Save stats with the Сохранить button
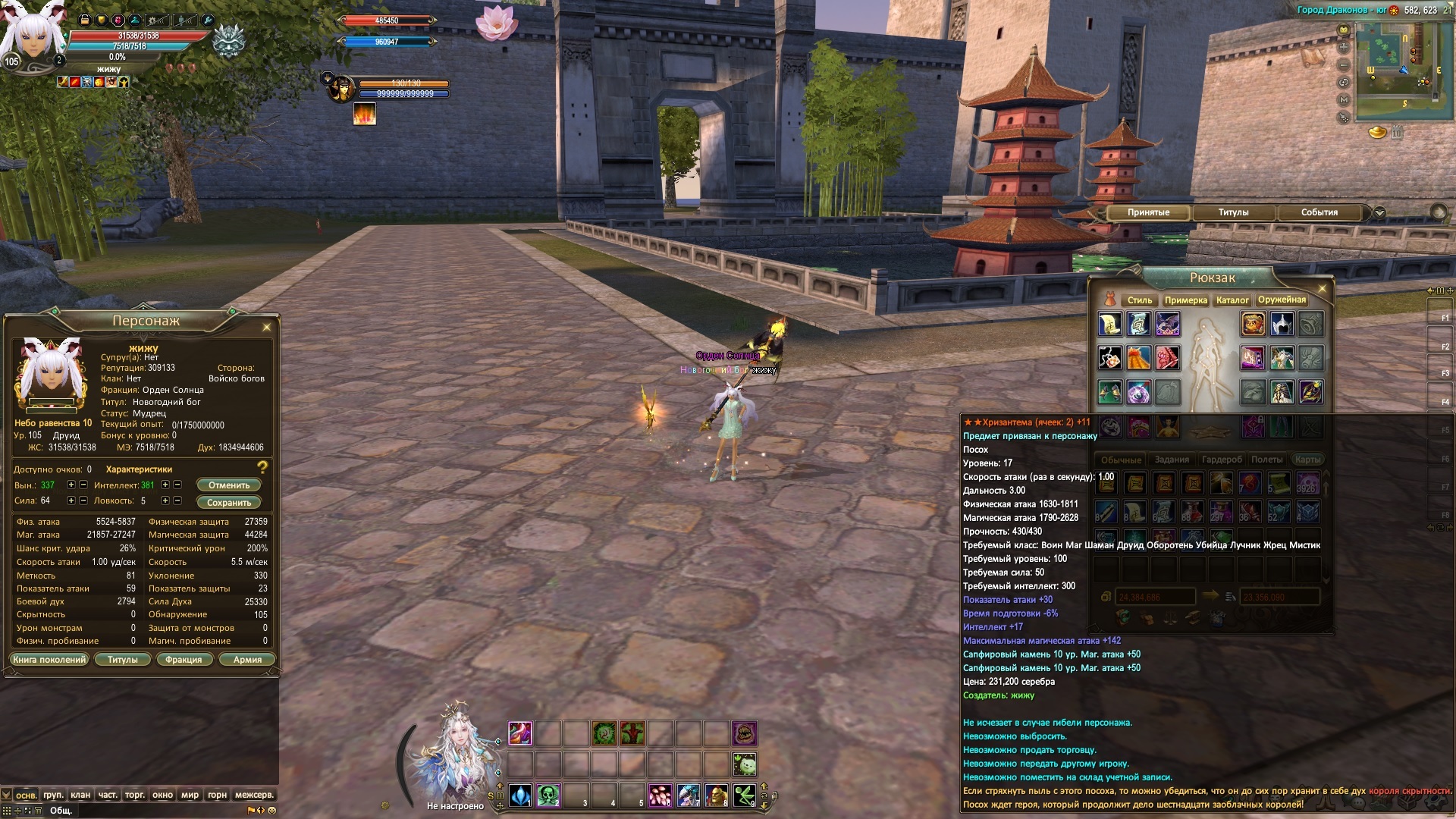The image size is (1456, 819). tap(229, 503)
